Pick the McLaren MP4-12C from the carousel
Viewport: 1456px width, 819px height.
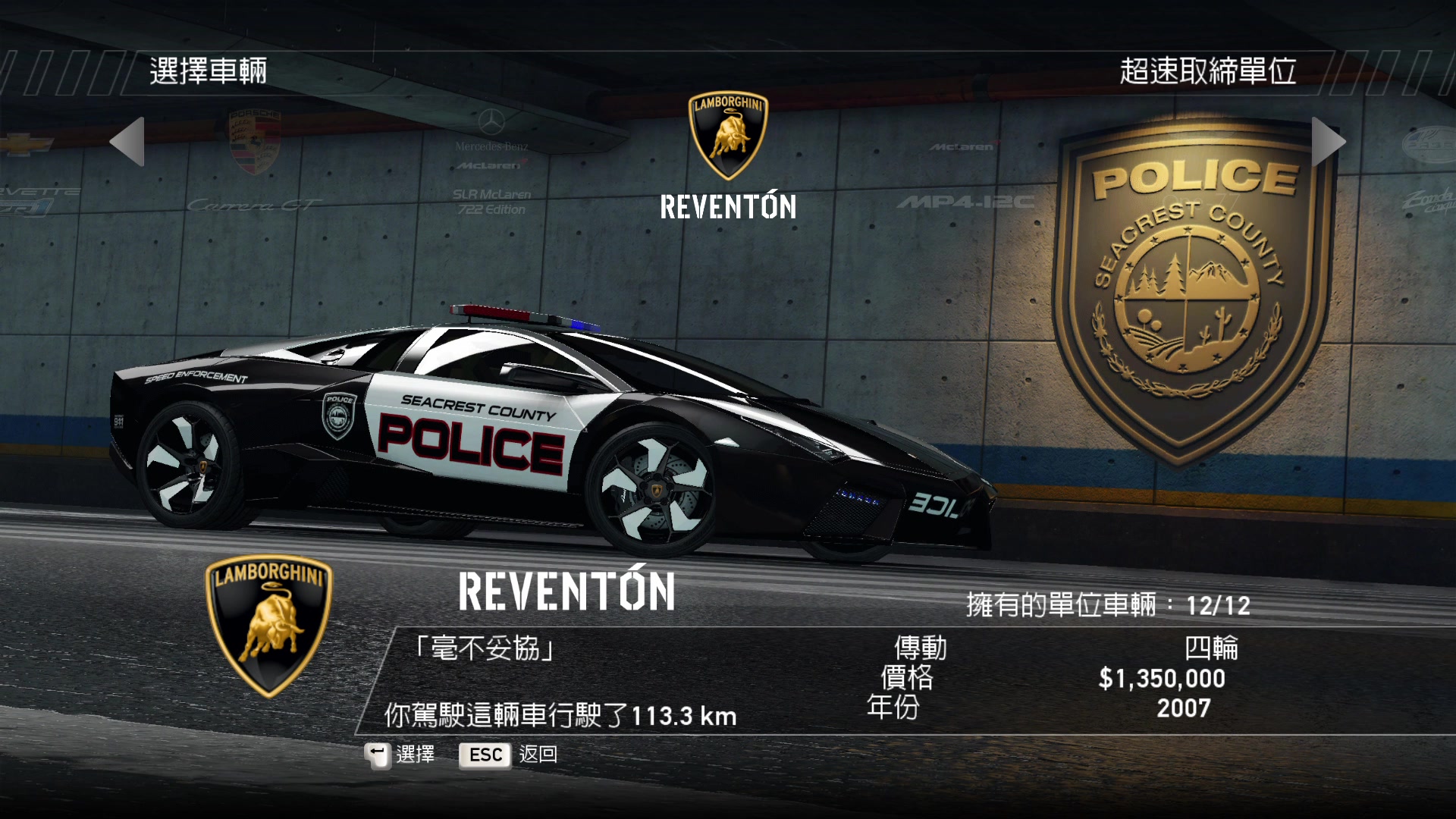965,178
